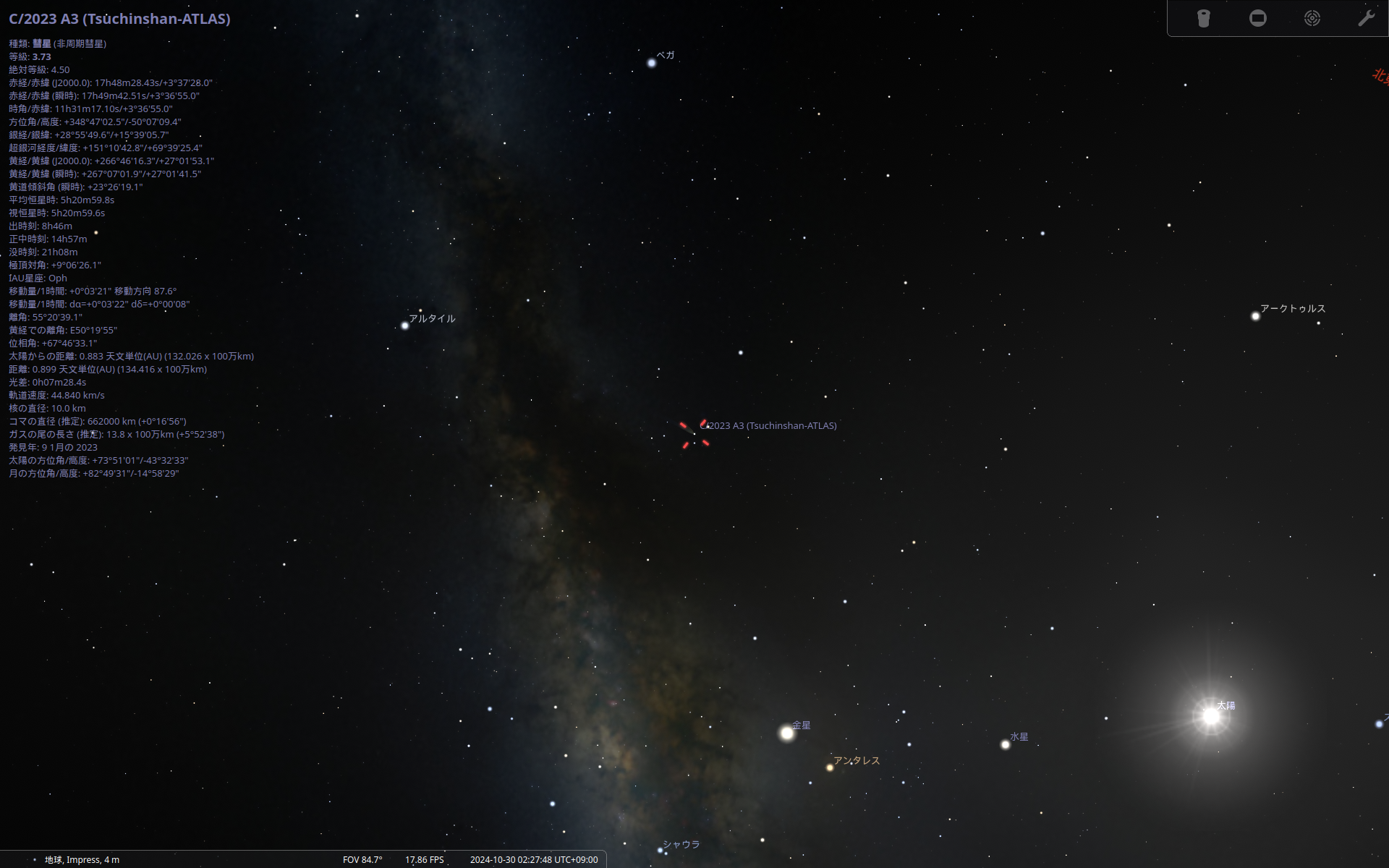Click the magnitude value 3.73 in info panel

pyautogui.click(x=42, y=56)
